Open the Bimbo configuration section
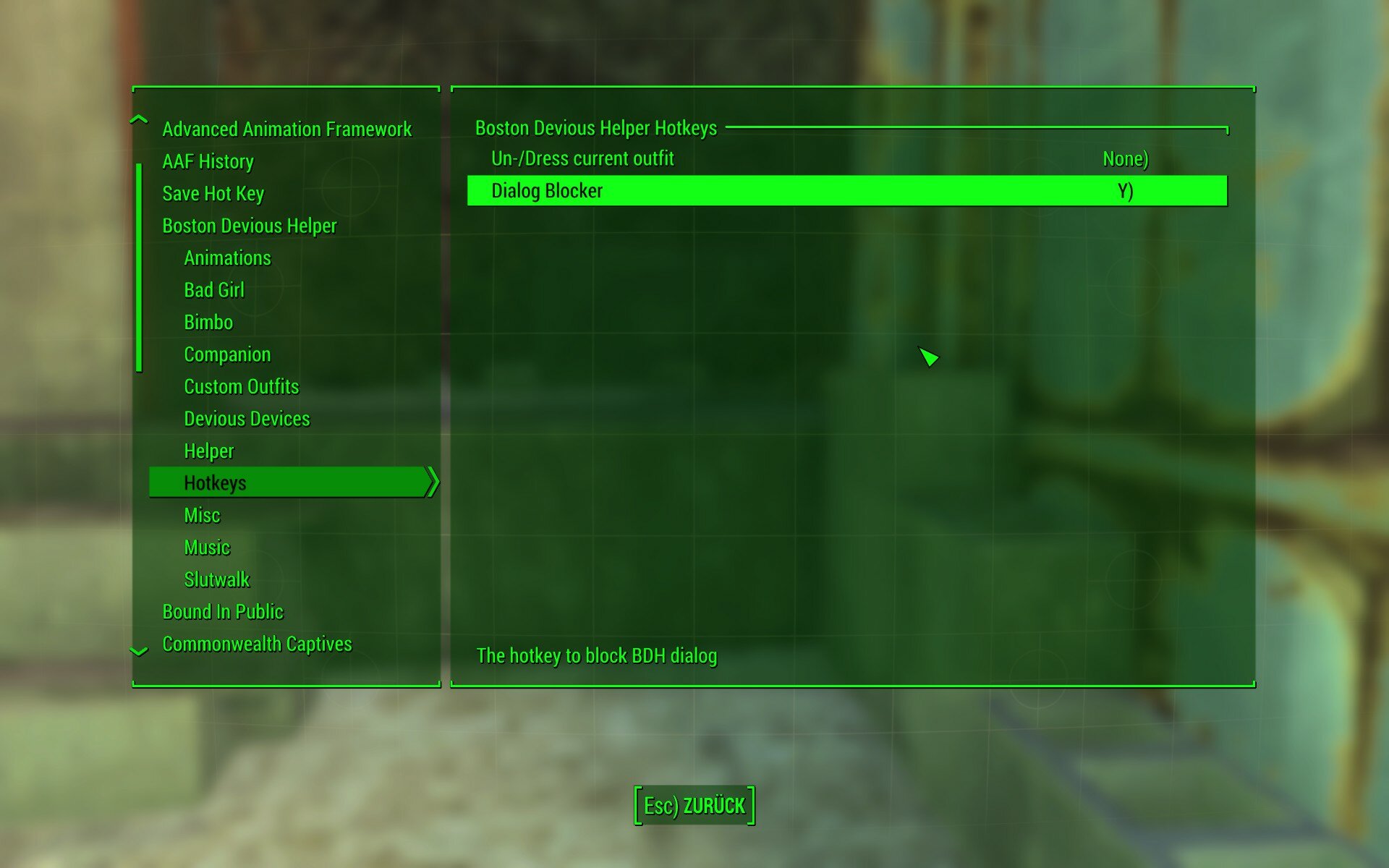The width and height of the screenshot is (1389, 868). [x=209, y=322]
